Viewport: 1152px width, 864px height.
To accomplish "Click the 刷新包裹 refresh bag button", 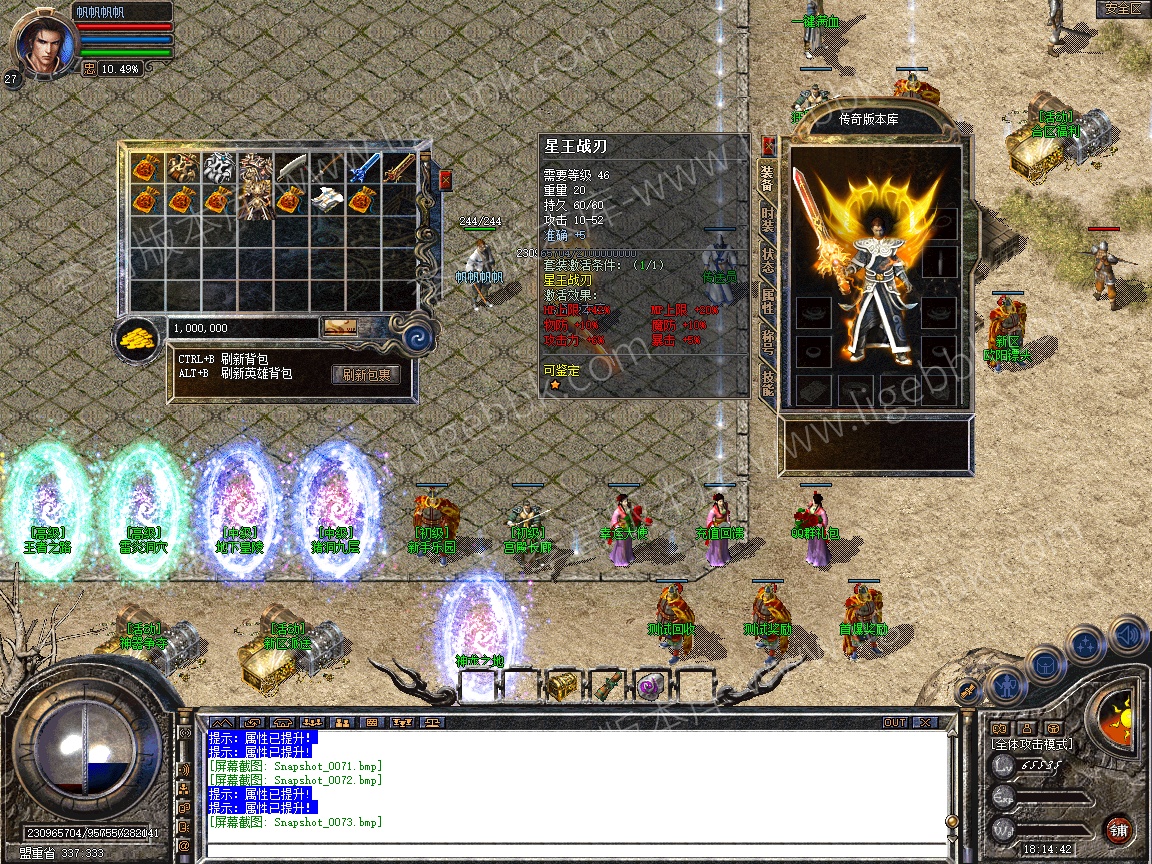I will tap(366, 375).
